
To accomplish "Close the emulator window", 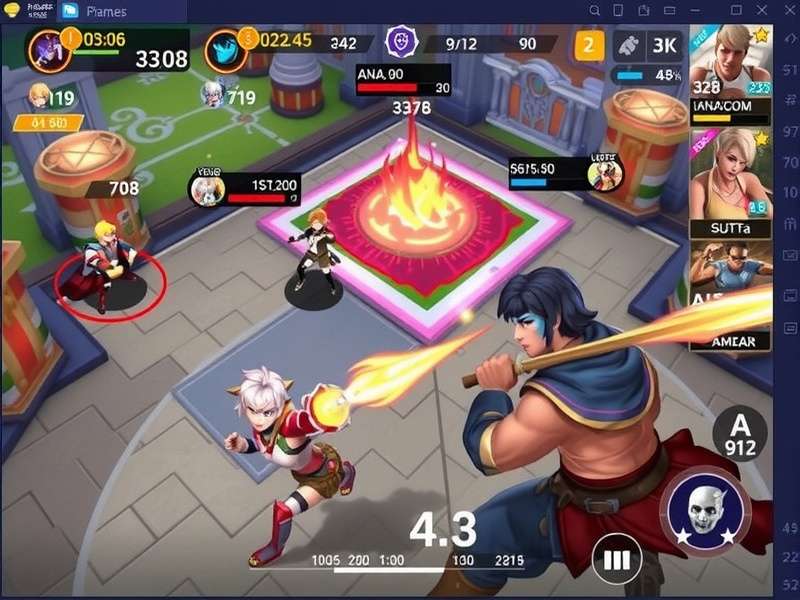I will coord(763,10).
